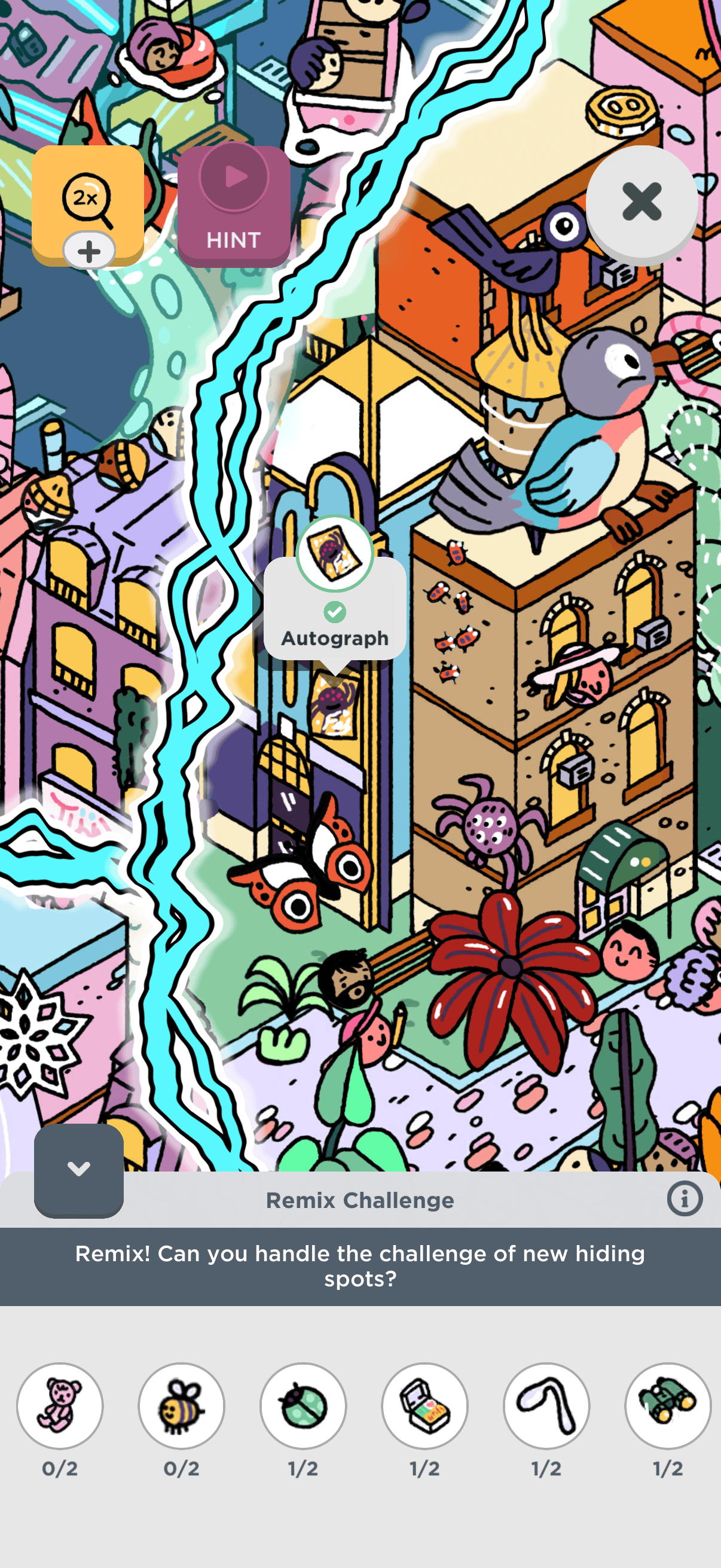Open the Remix Challenge info
The width and height of the screenshot is (721, 1568).
685,1199
